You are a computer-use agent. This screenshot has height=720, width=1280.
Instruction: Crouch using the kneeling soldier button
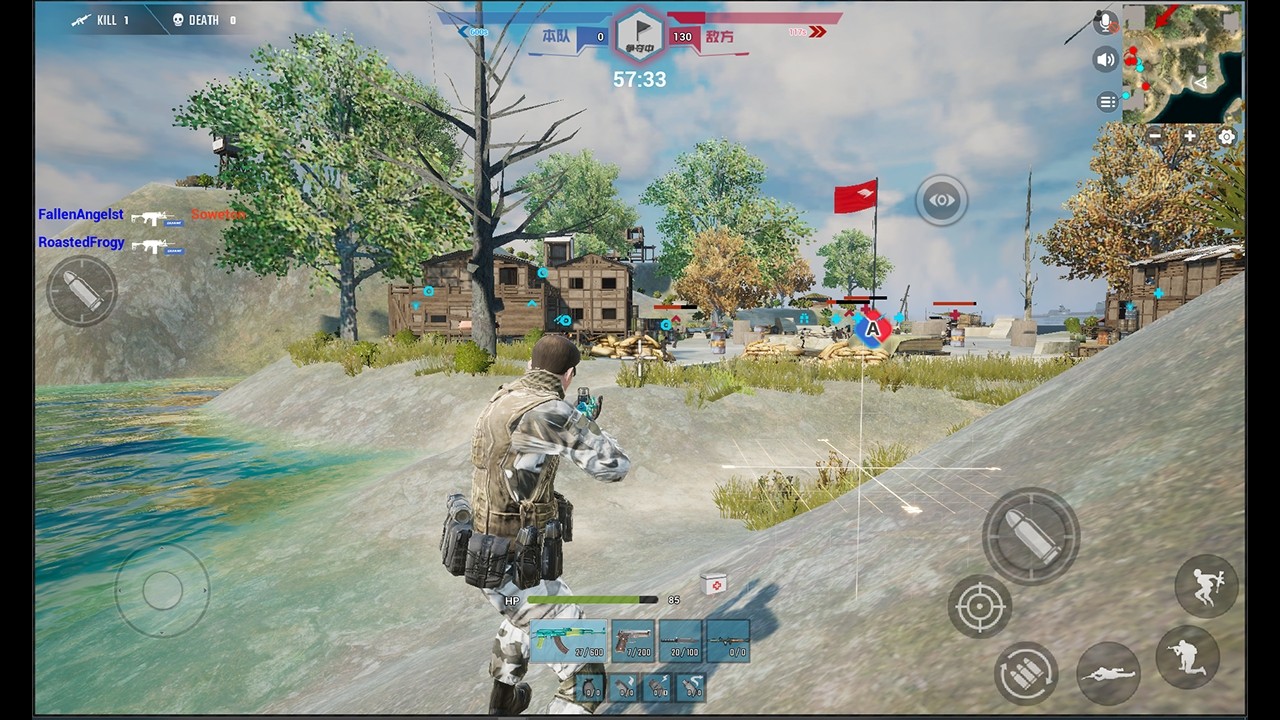(x=1188, y=657)
